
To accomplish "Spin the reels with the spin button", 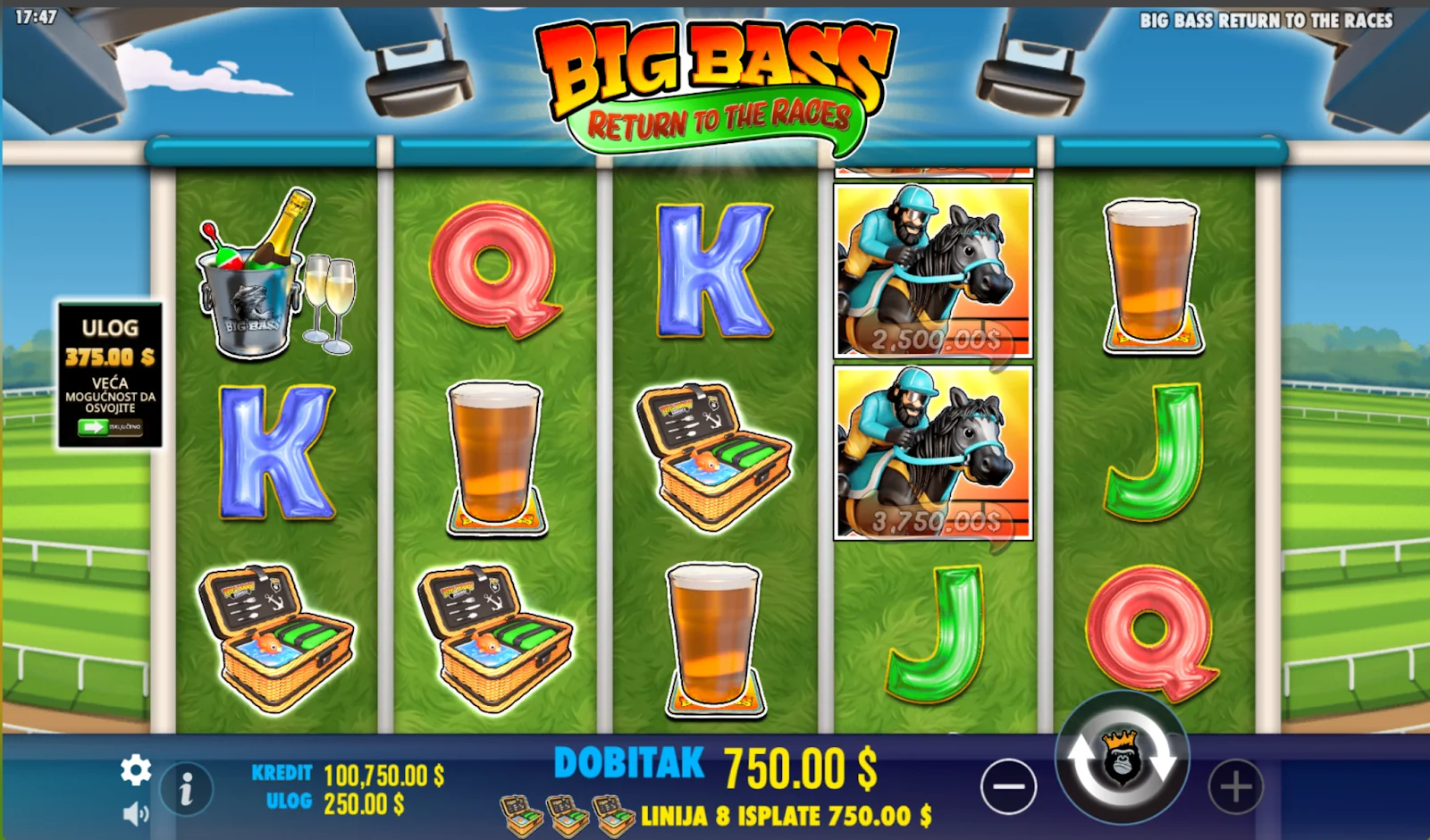I will point(1122,760).
